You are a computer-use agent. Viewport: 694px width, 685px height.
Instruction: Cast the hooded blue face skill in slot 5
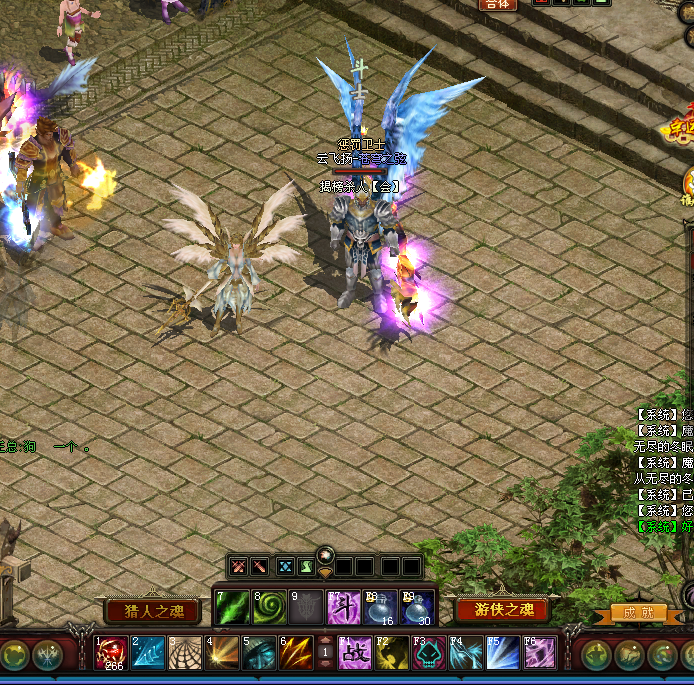[x=258, y=653]
